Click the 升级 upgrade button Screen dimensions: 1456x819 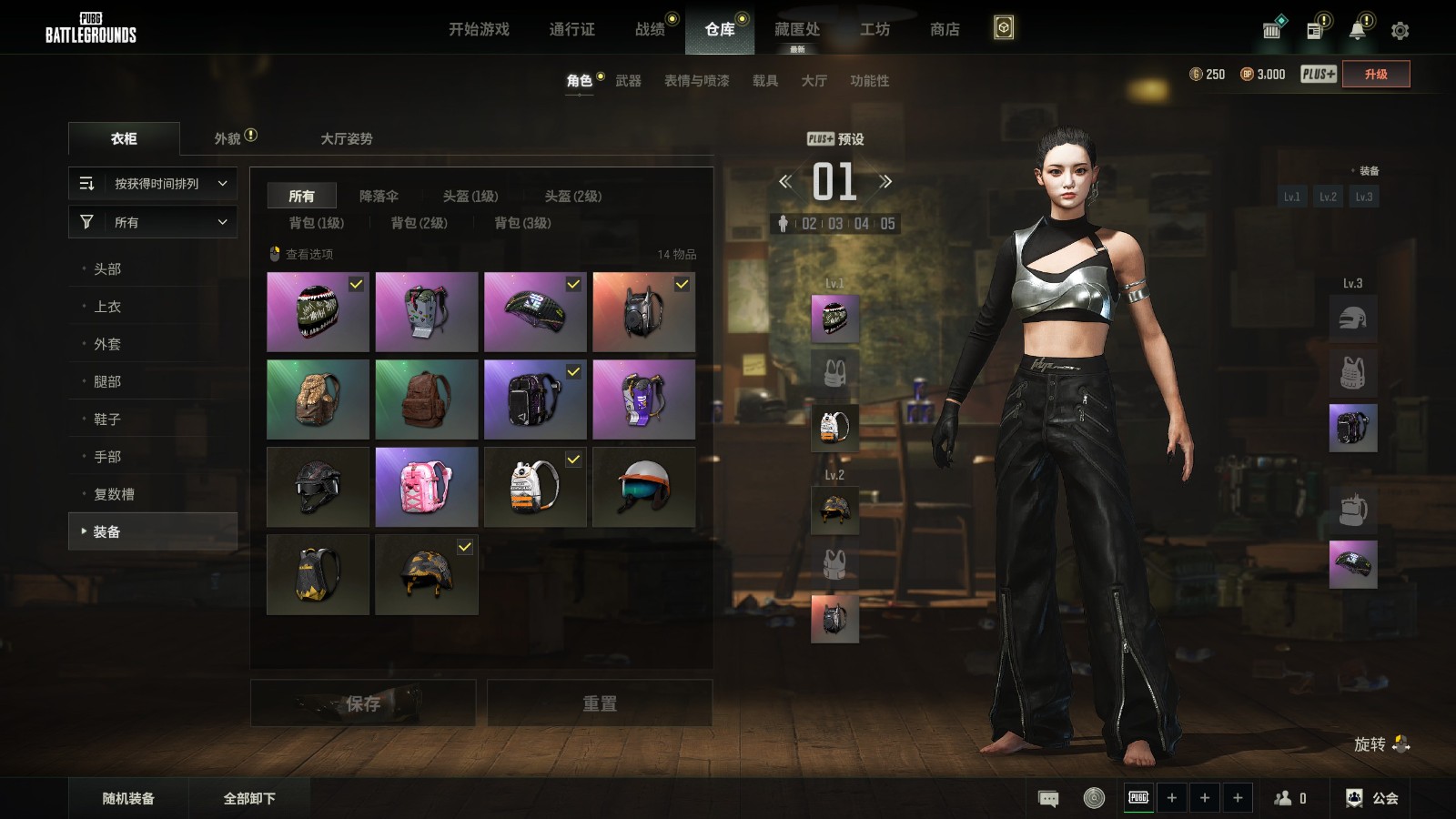[1376, 75]
